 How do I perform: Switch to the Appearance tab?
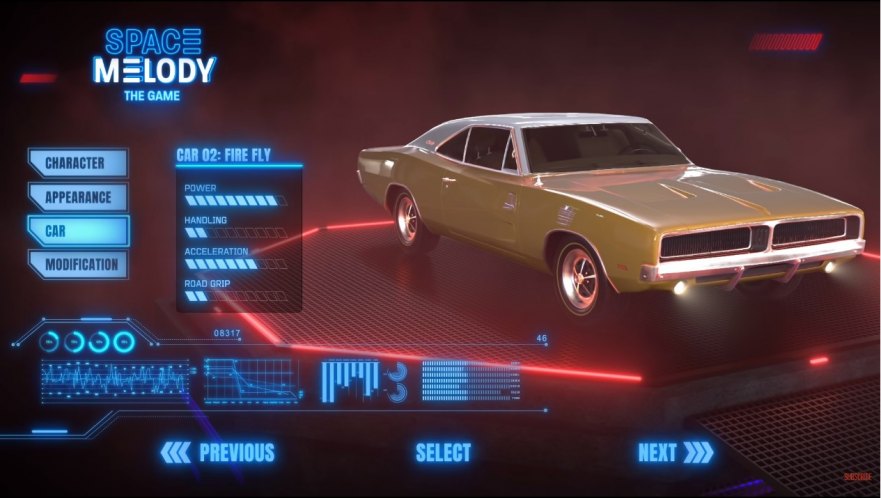click(77, 197)
